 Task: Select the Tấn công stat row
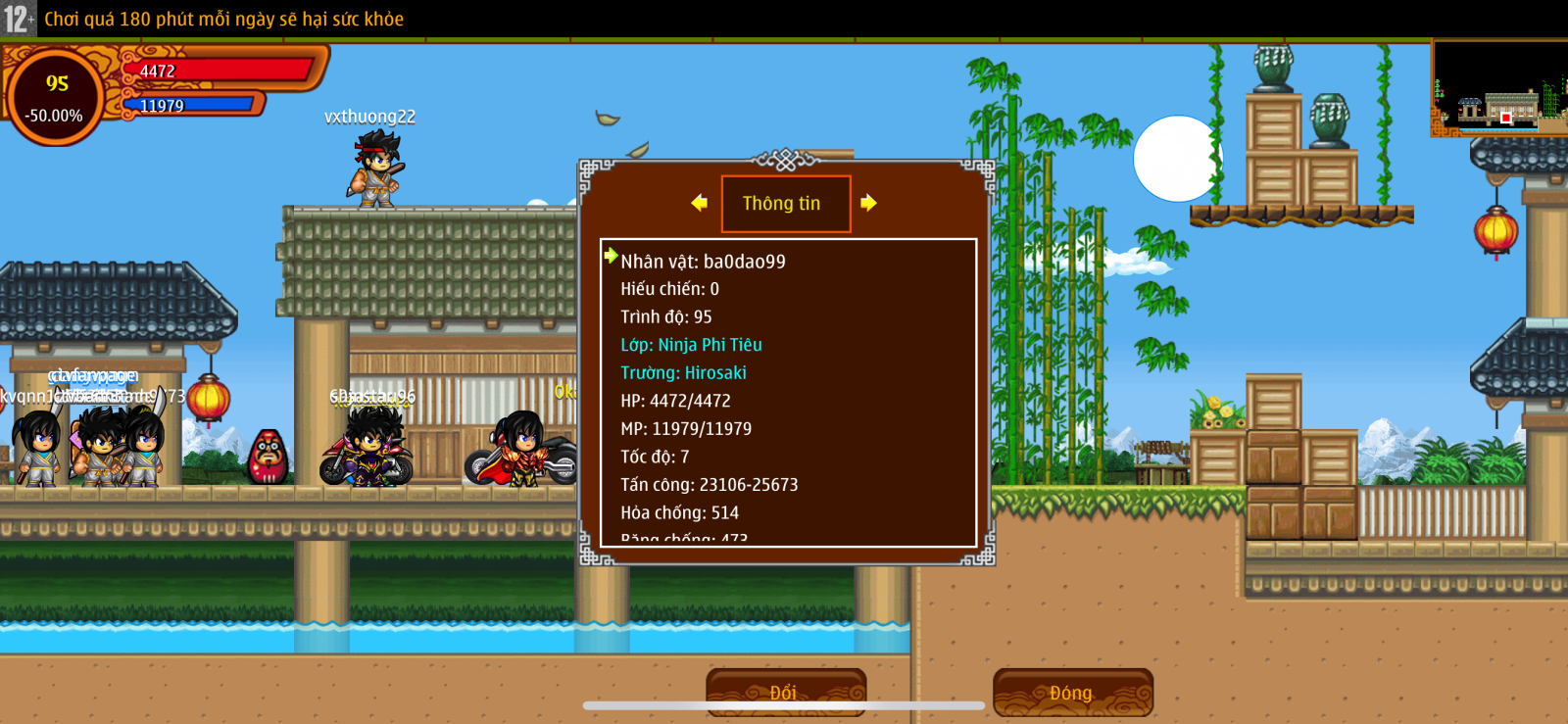coord(709,485)
